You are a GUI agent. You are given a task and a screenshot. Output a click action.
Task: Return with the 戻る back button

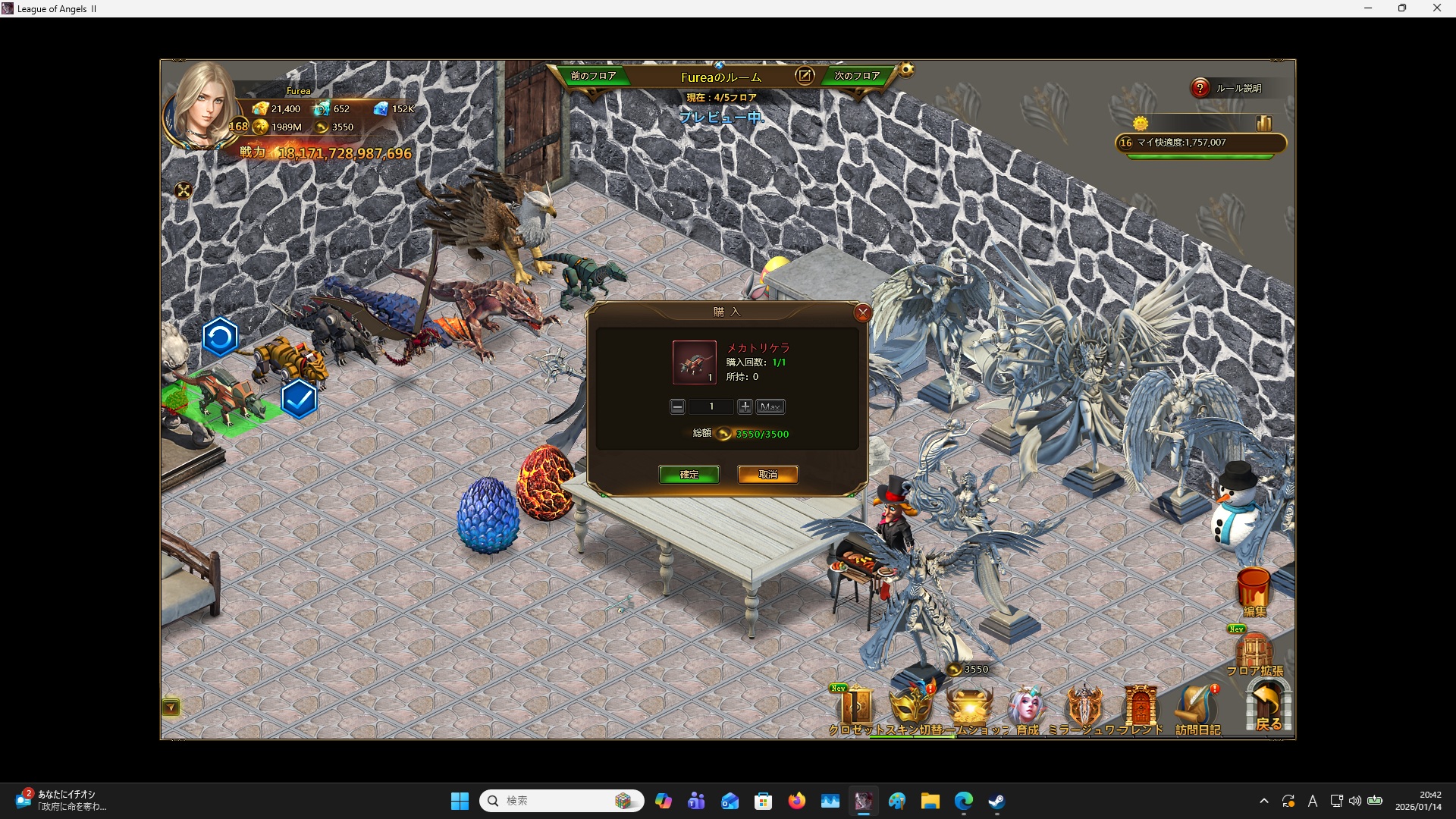click(1268, 707)
